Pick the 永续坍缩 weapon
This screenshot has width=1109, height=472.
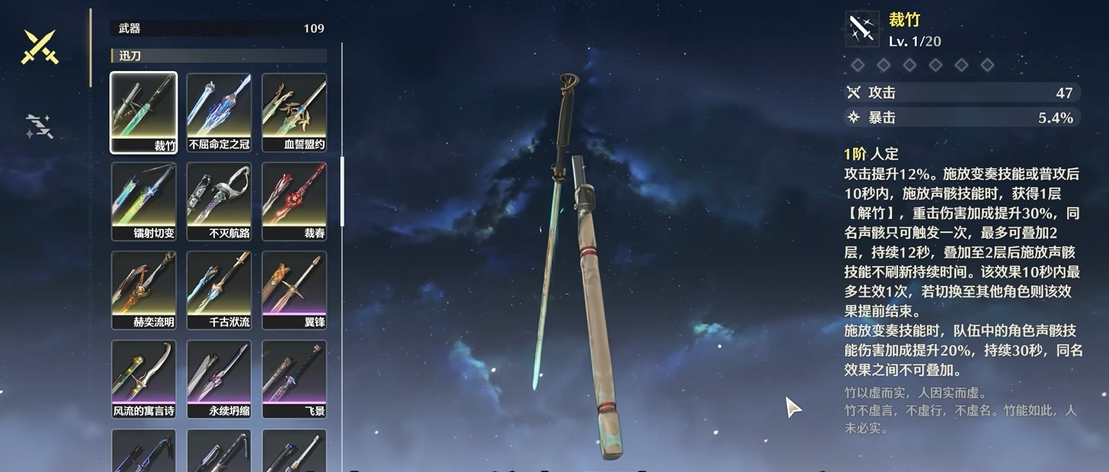[x=219, y=379]
